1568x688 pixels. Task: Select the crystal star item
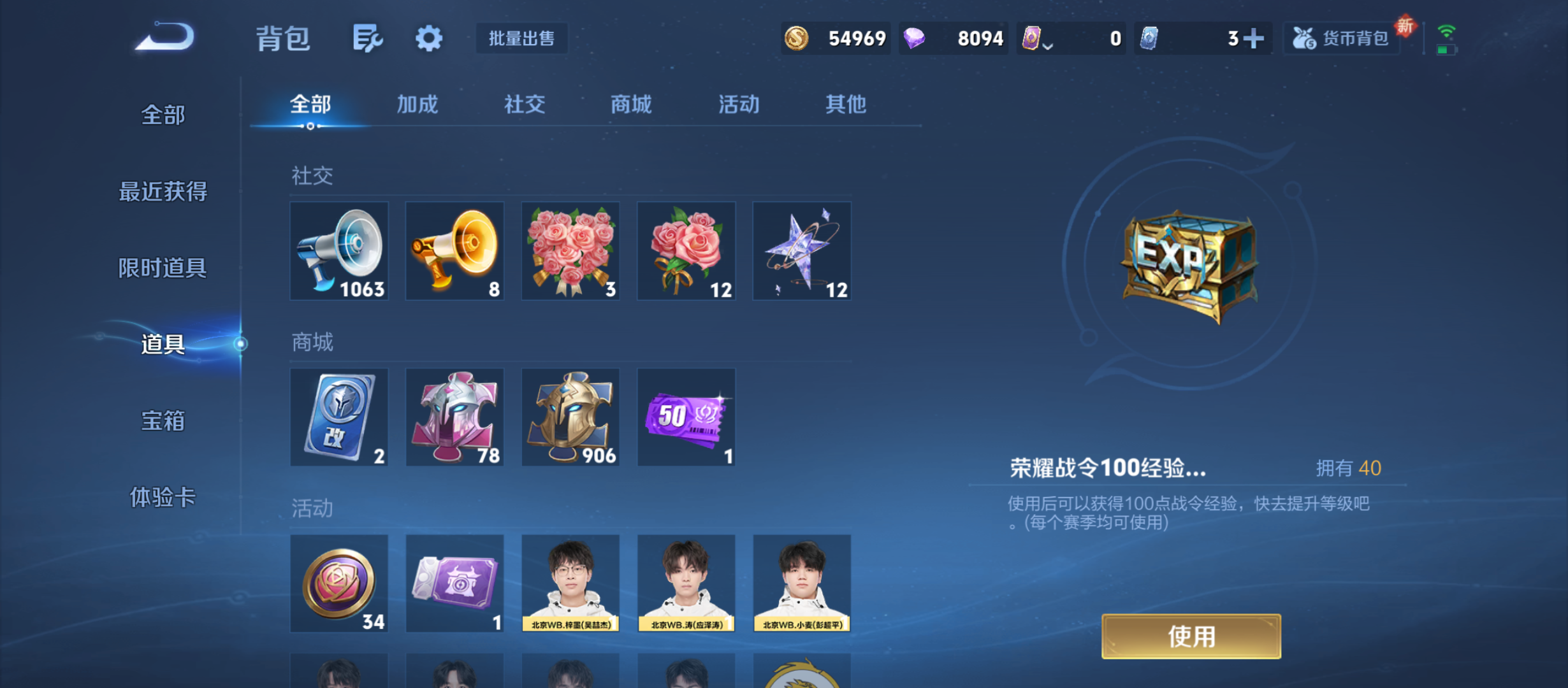pyautogui.click(x=801, y=250)
